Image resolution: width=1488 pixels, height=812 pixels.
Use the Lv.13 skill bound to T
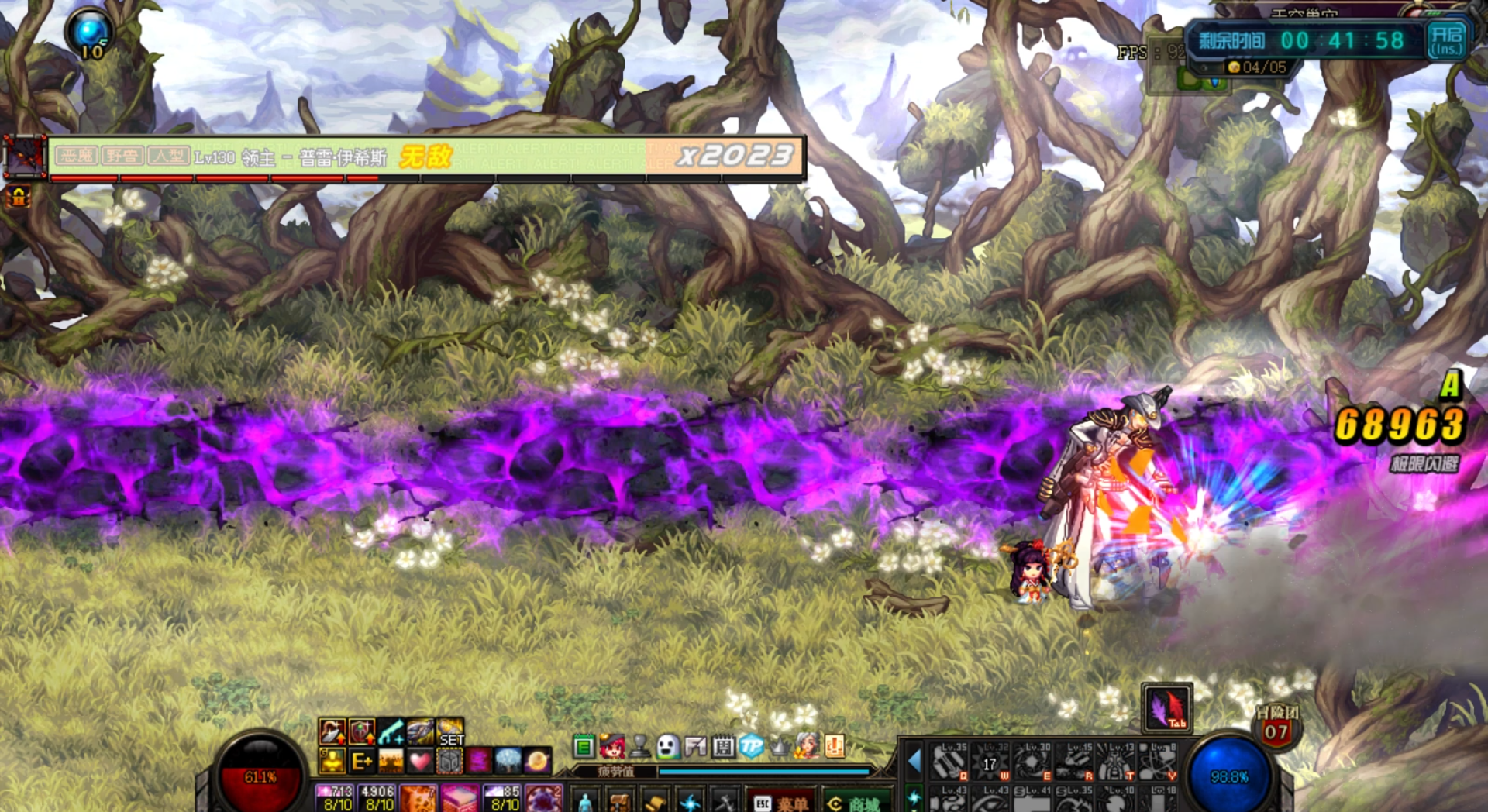(1115, 762)
